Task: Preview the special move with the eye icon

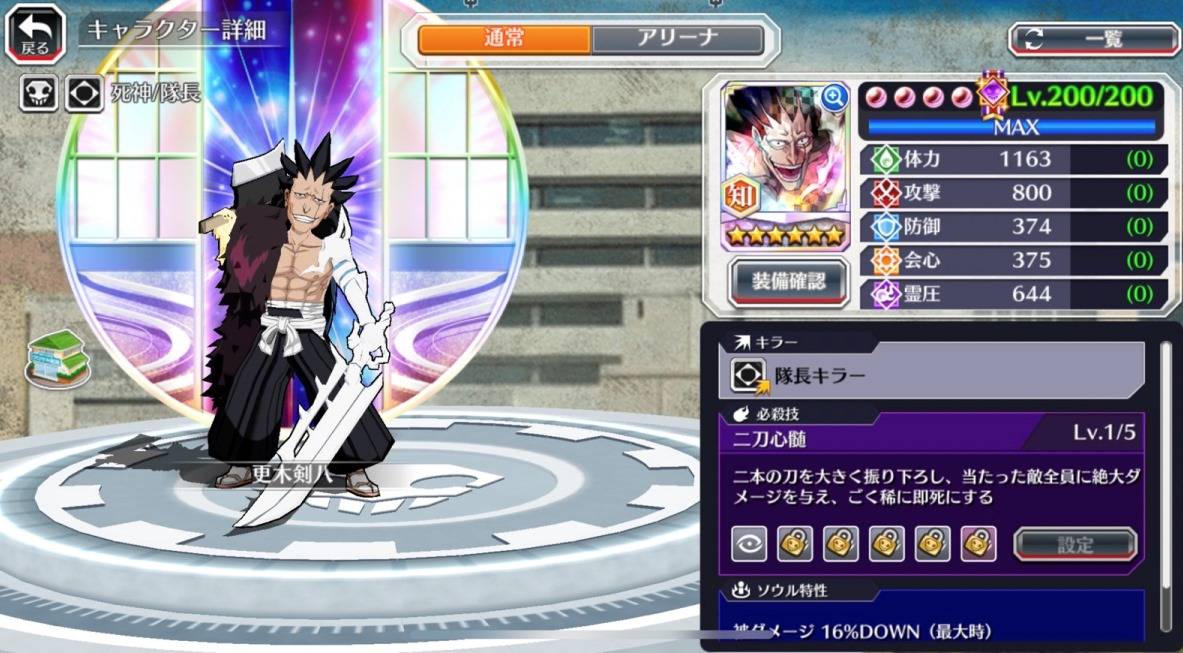Action: (749, 544)
